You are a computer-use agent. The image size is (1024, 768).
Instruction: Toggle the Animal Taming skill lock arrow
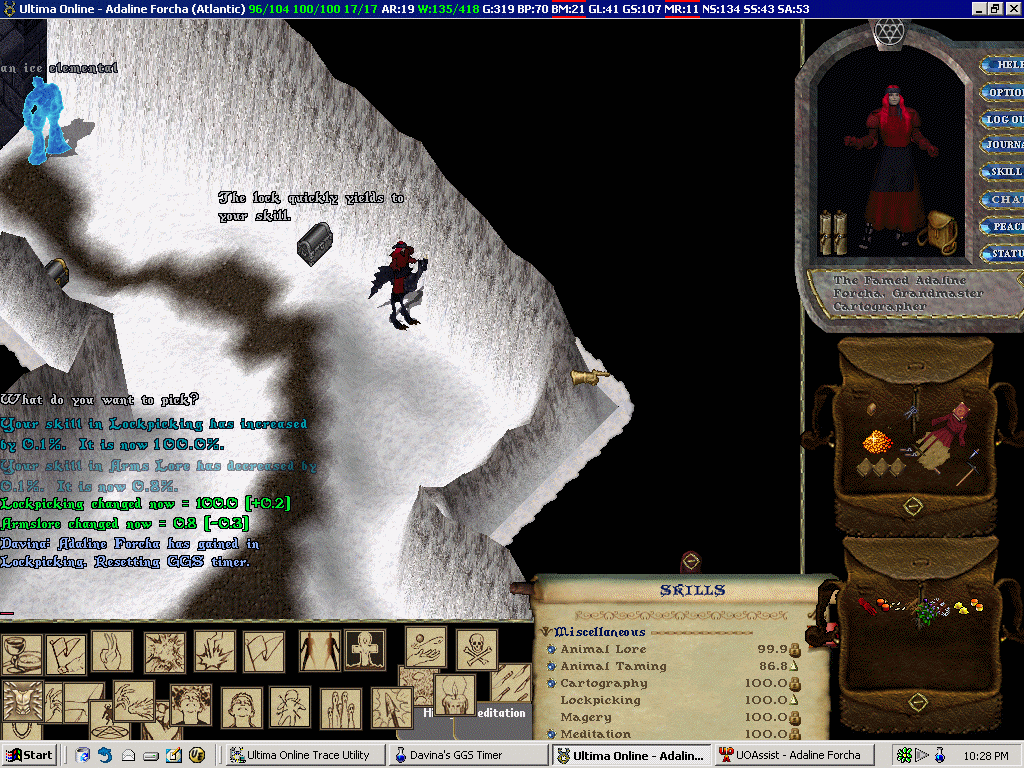pos(795,666)
